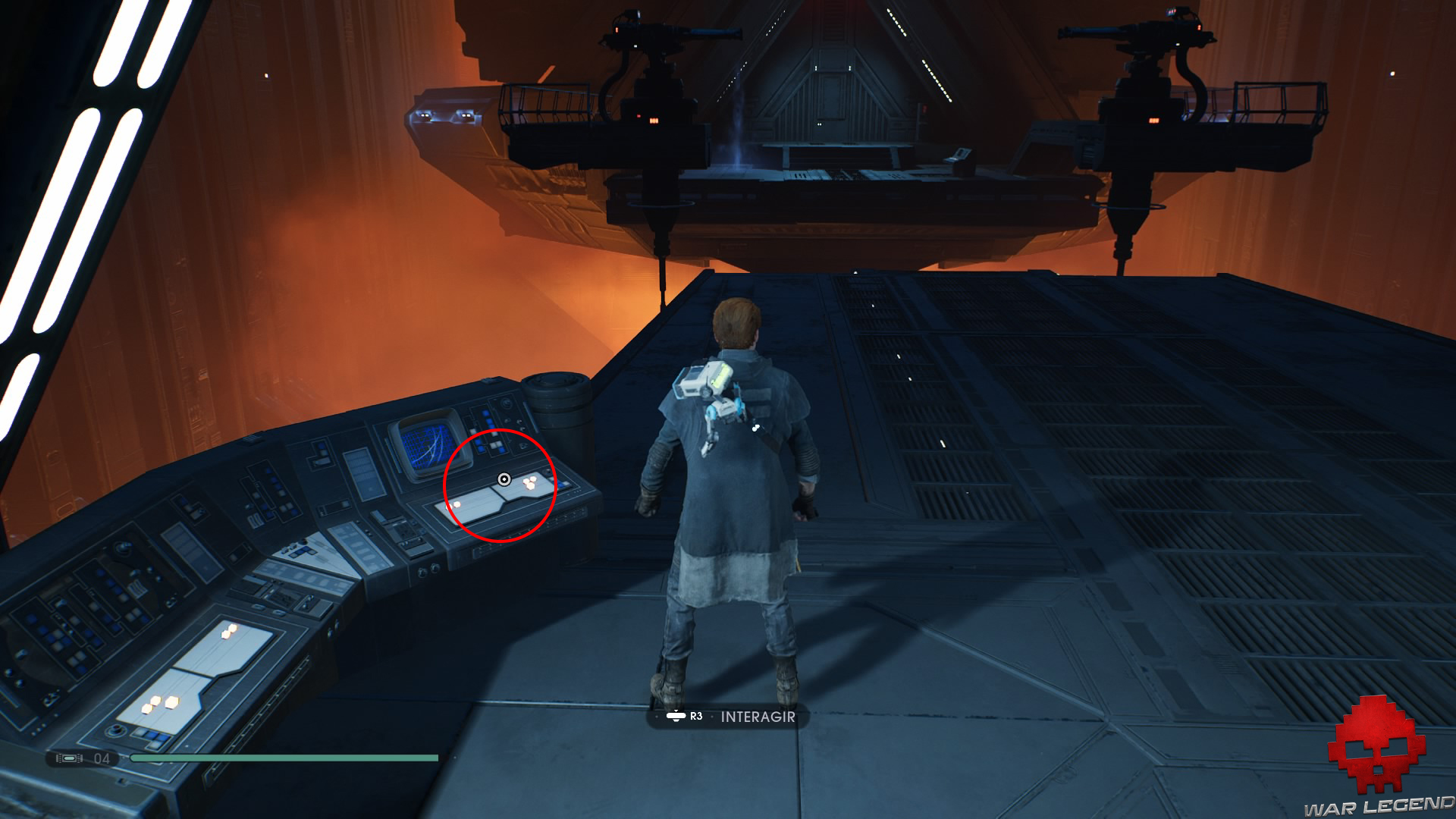Select the R3 stick icon in the prompt

[677, 714]
